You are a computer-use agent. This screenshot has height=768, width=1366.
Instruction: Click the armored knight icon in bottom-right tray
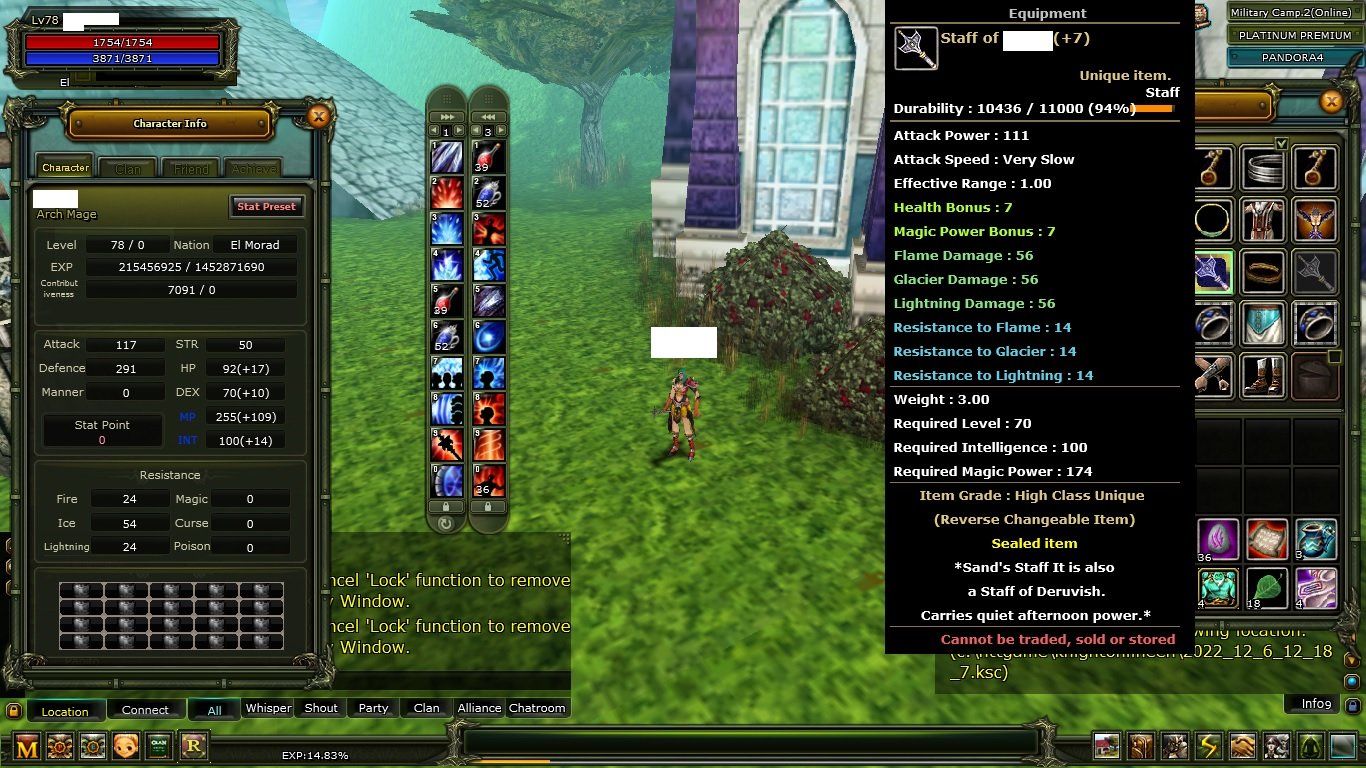coord(1174,746)
